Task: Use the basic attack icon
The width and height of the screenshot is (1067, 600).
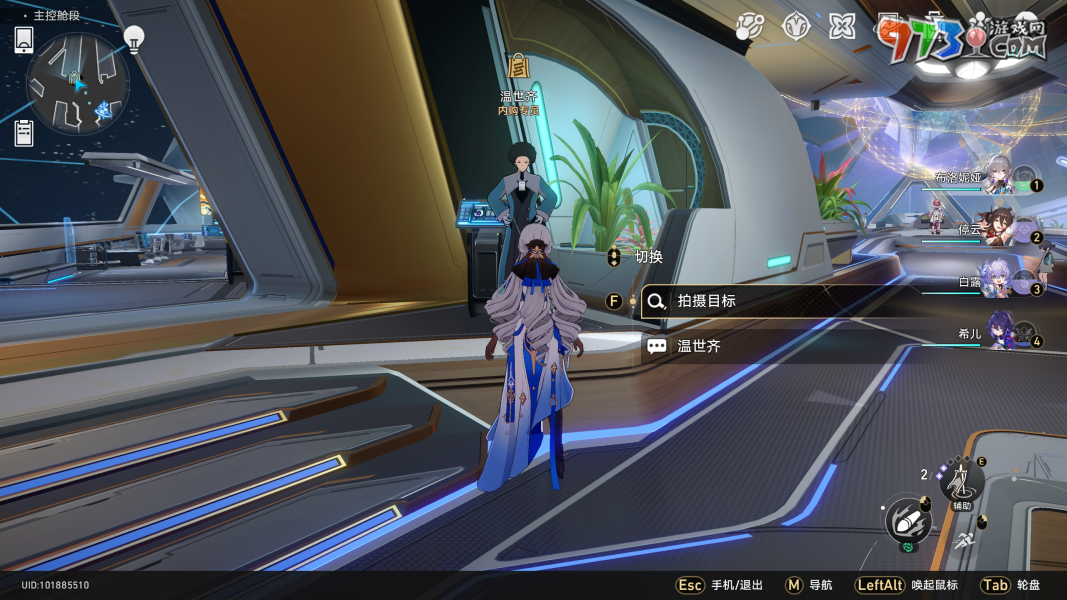Action: (x=908, y=520)
